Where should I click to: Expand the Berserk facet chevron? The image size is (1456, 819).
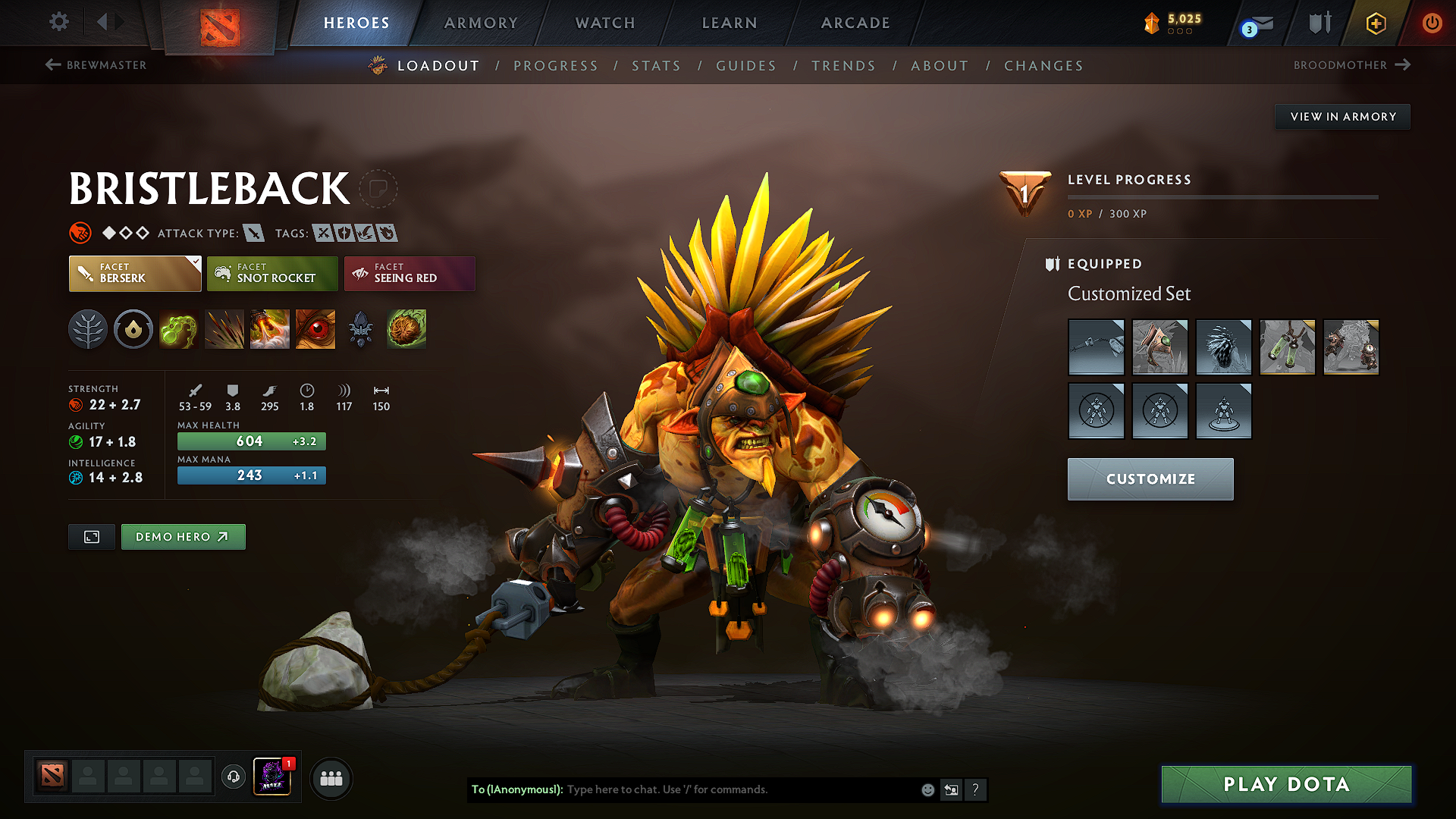[x=196, y=262]
